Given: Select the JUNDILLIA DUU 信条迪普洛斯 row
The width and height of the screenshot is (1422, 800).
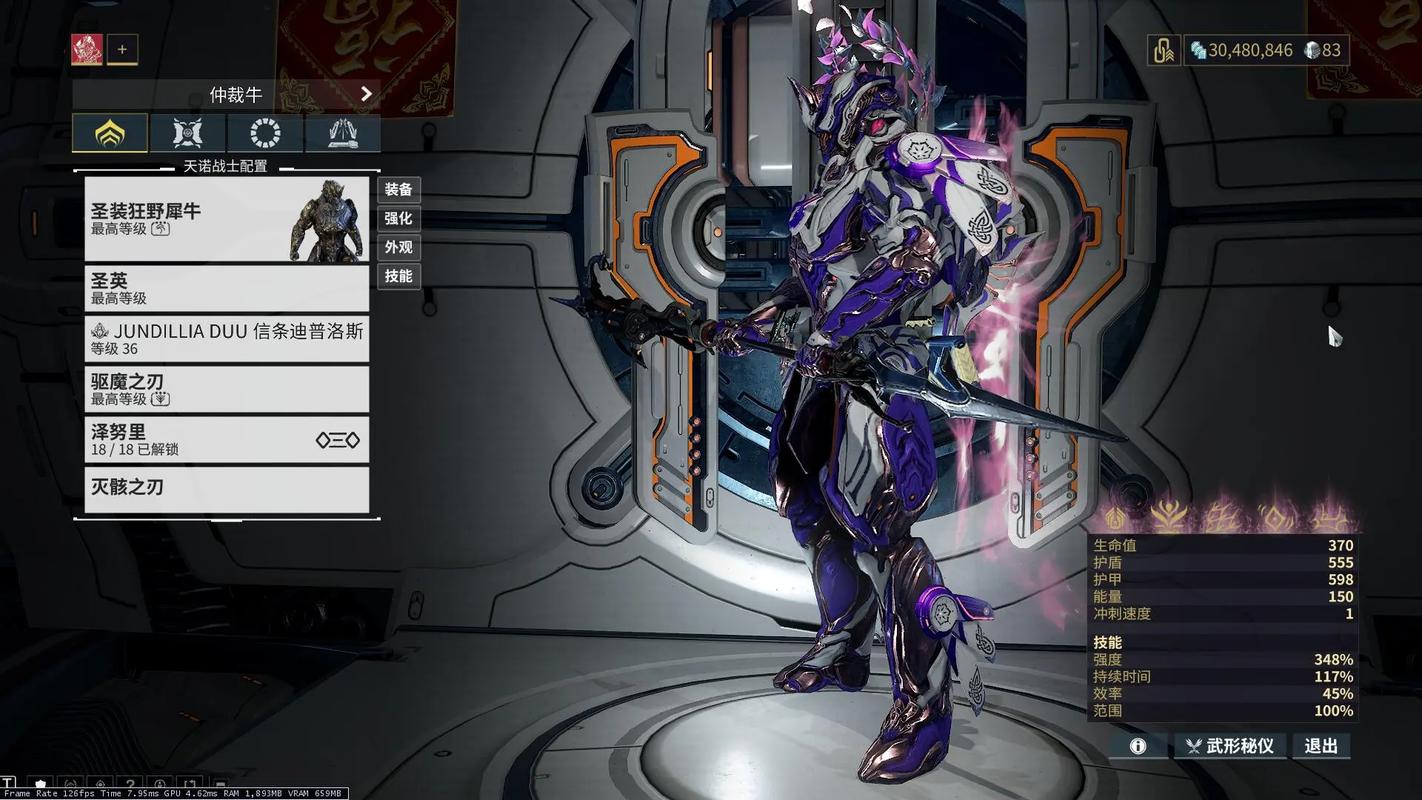Looking at the screenshot, I should [x=226, y=338].
